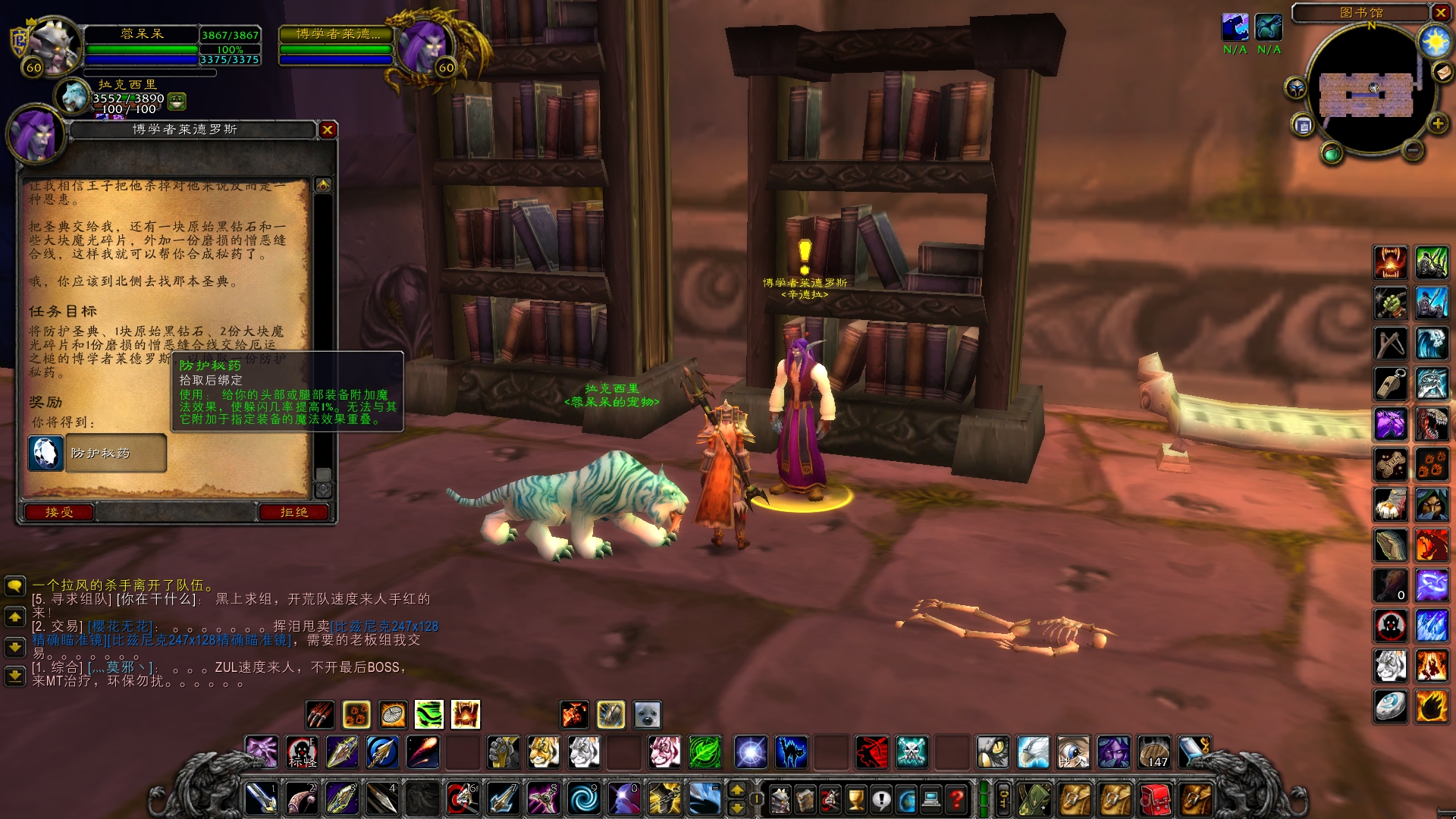Image resolution: width=1456 pixels, height=819 pixels.
Task: Open the red question mark help button
Action: point(957,799)
